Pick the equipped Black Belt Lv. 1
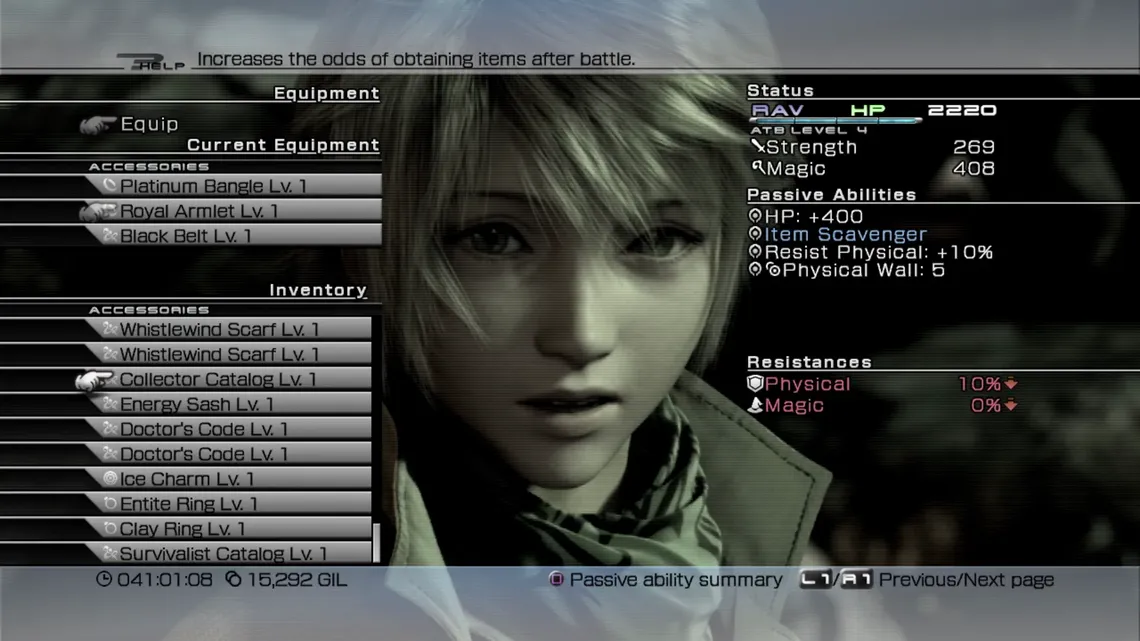Screen dimensions: 1140x641 pyautogui.click(x=186, y=236)
